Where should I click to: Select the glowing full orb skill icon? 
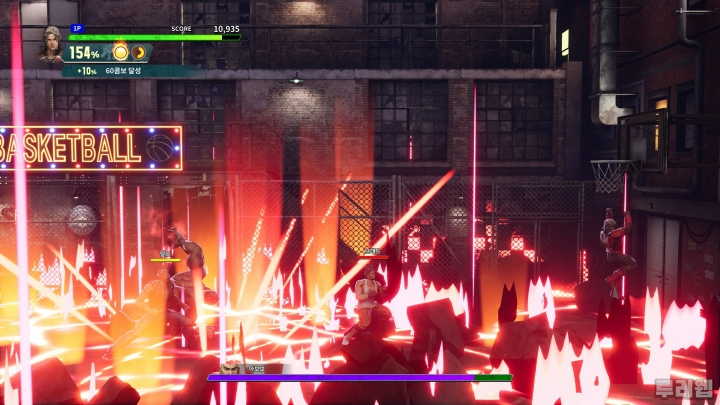point(120,52)
